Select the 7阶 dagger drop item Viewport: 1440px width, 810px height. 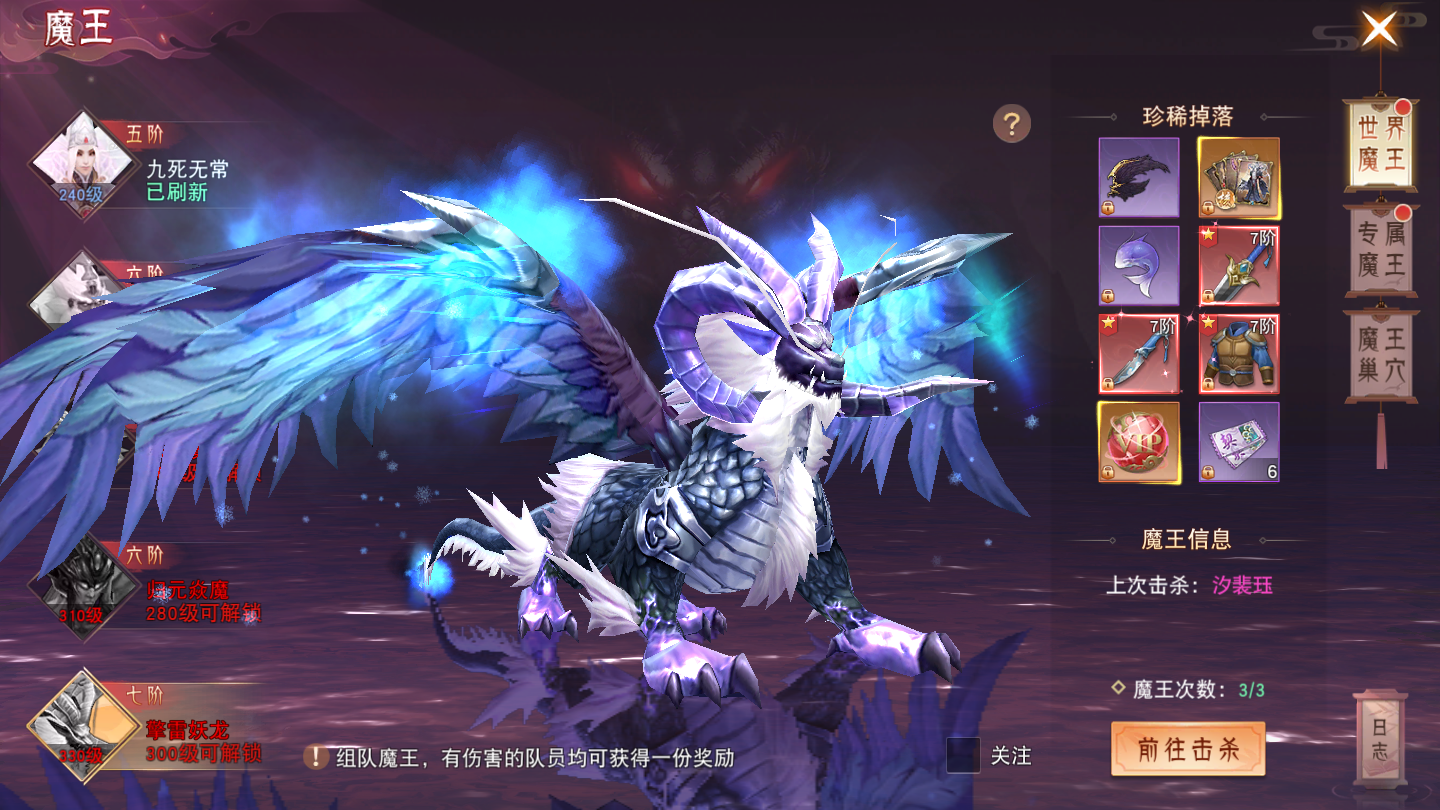point(1140,353)
